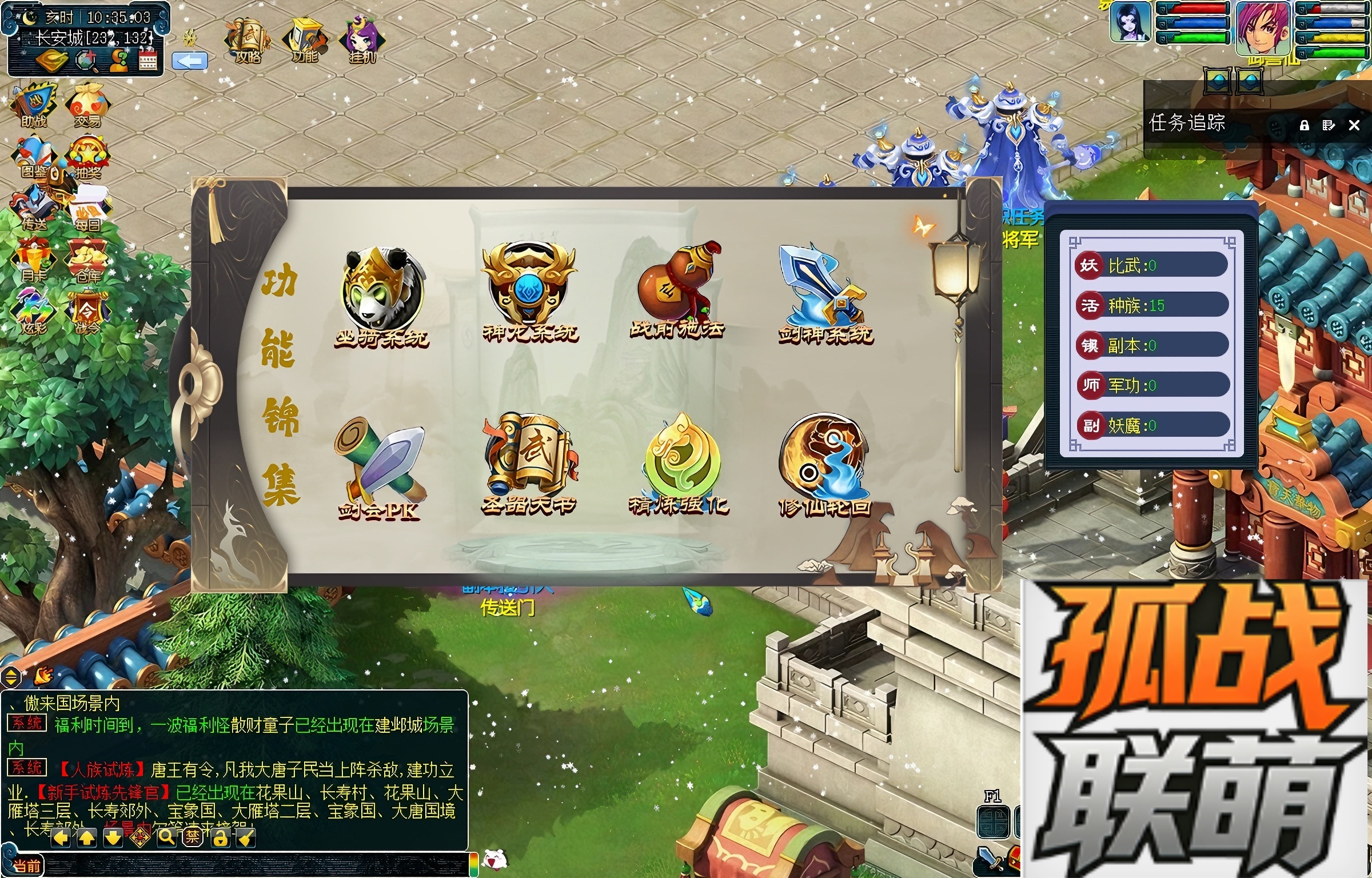This screenshot has width=1372, height=878.
Task: Toggle the quest tracker lock icon
Action: click(1304, 125)
